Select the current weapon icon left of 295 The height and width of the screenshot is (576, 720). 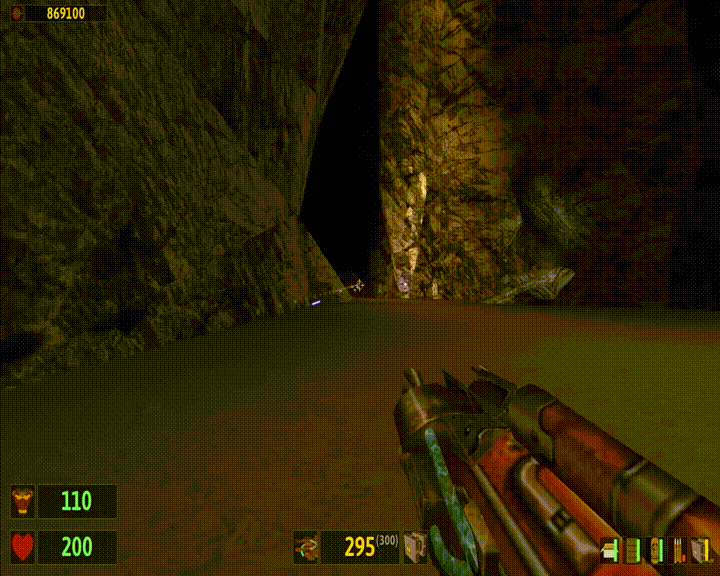(306, 547)
